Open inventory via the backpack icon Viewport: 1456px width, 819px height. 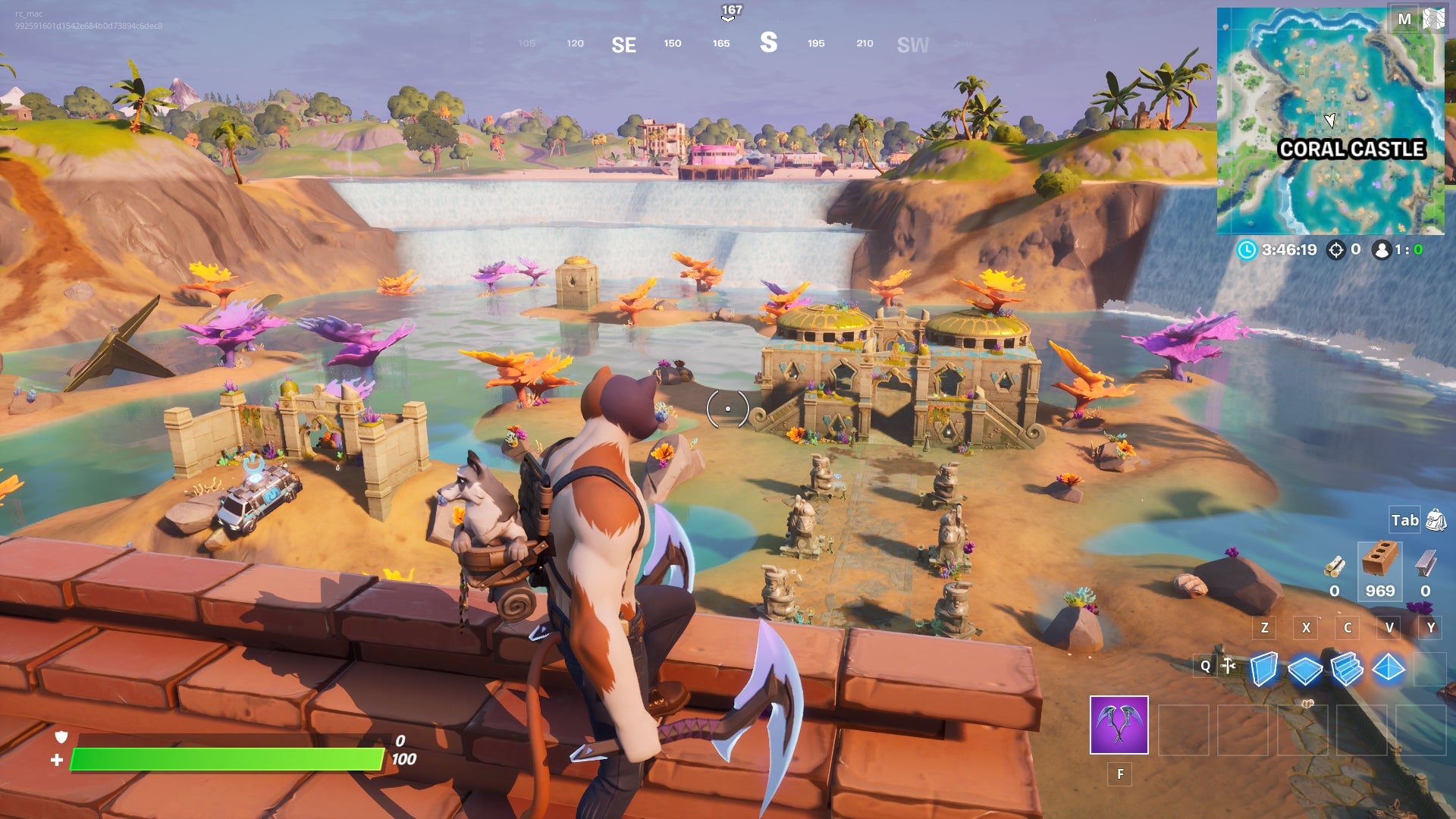pos(1436,520)
